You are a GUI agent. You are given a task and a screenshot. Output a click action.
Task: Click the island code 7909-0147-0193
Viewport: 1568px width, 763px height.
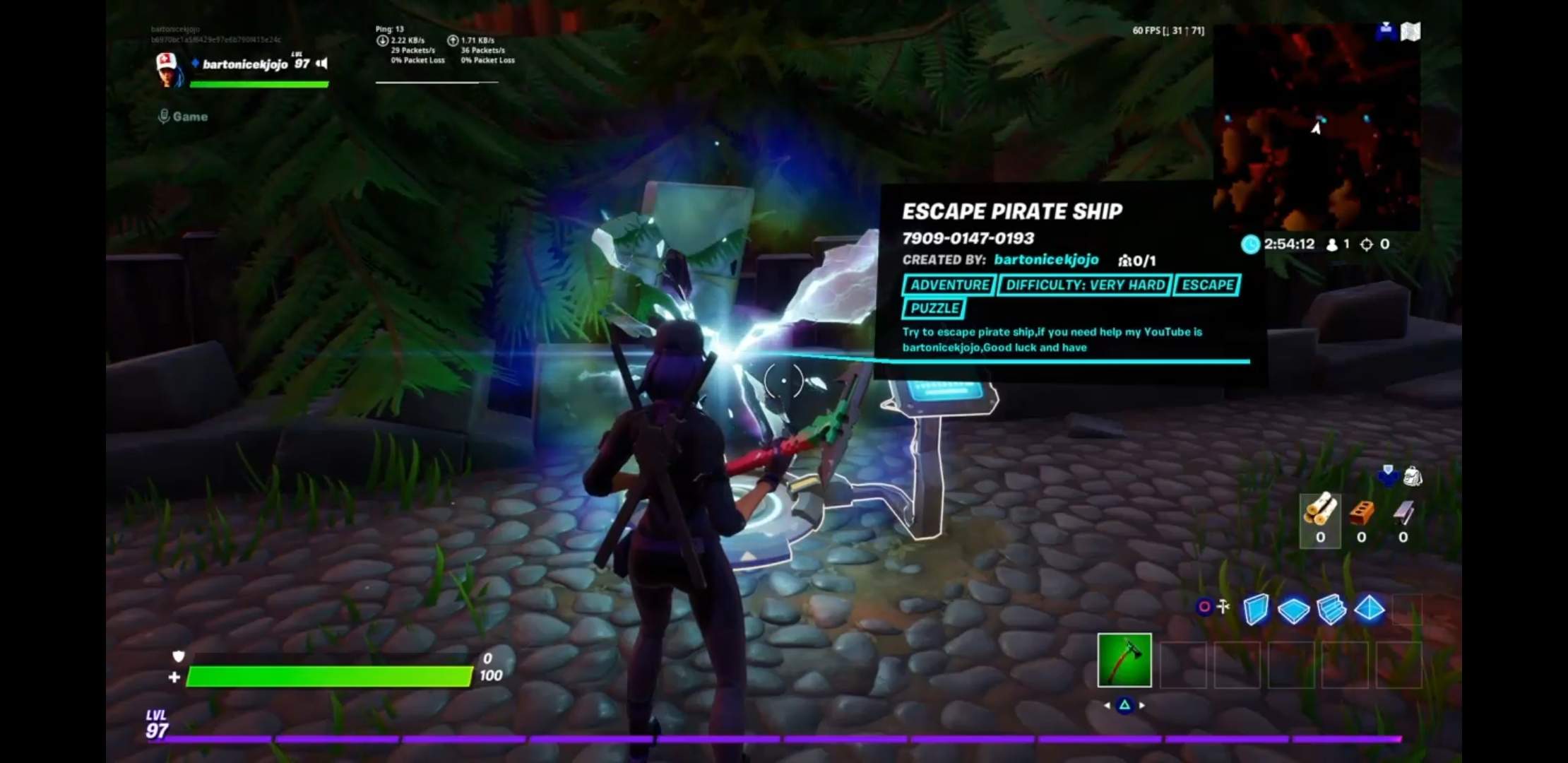[x=968, y=239]
